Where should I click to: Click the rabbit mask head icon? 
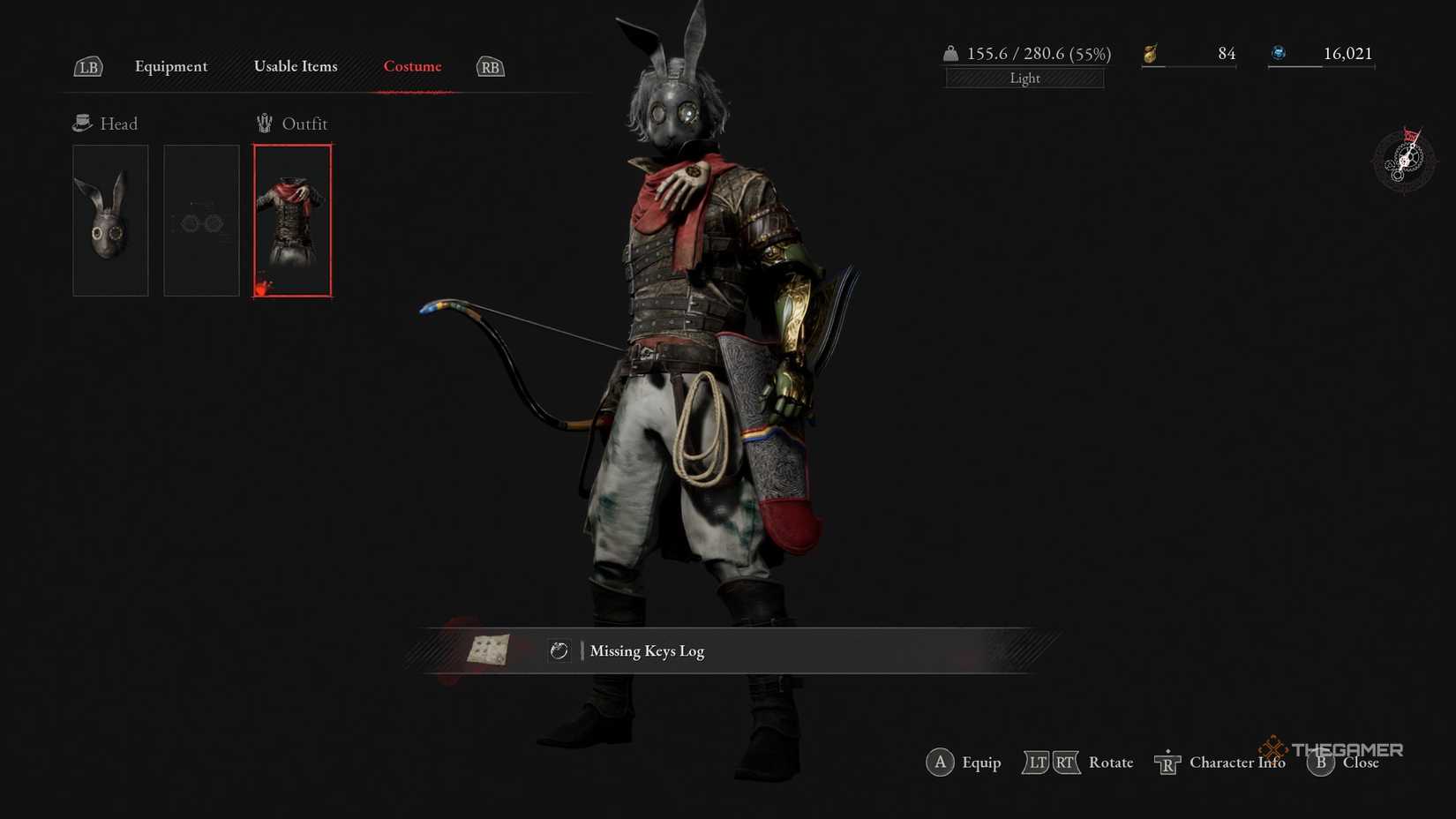109,220
